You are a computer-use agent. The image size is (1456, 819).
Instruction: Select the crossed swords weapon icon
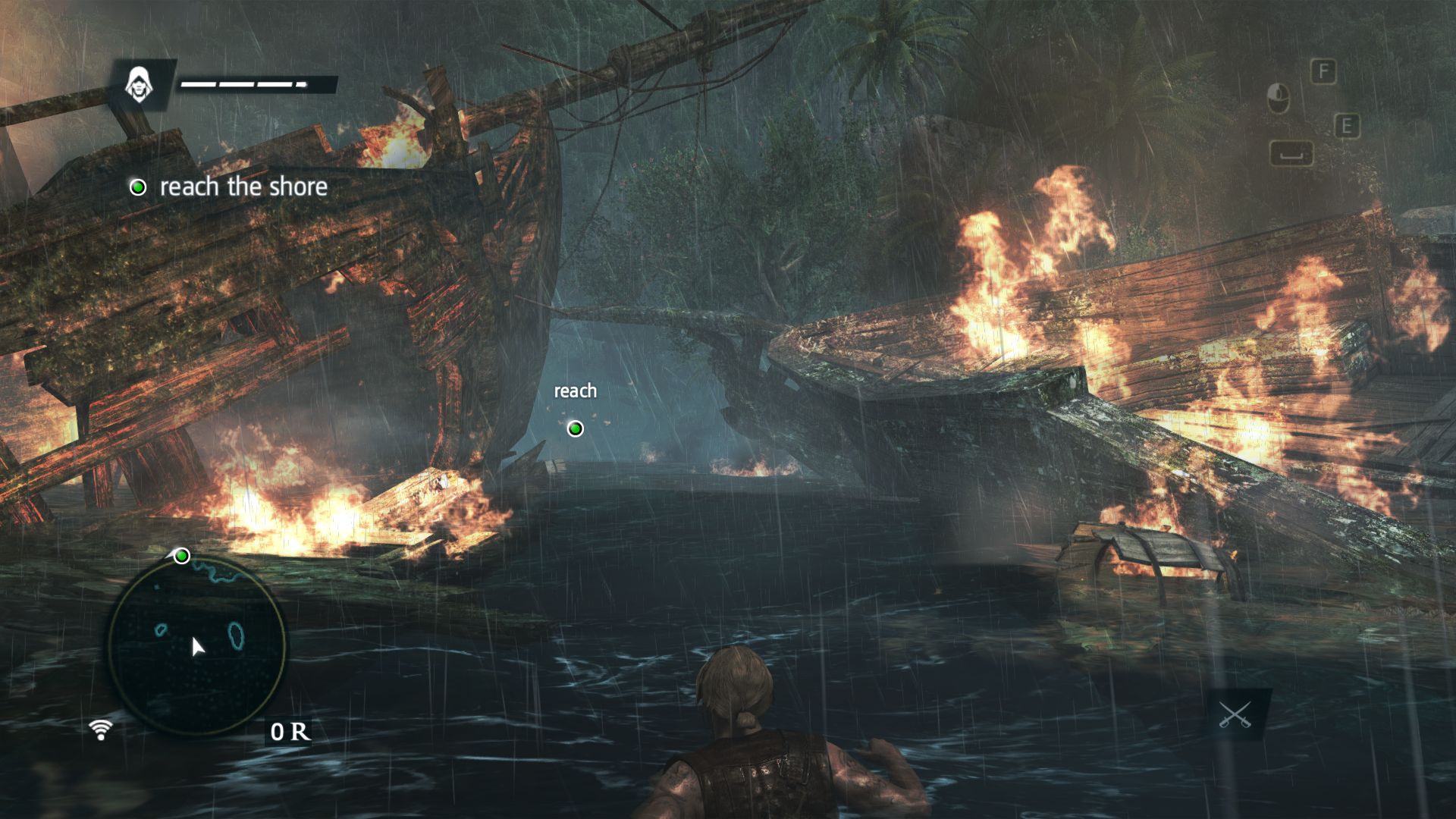pos(1235,714)
